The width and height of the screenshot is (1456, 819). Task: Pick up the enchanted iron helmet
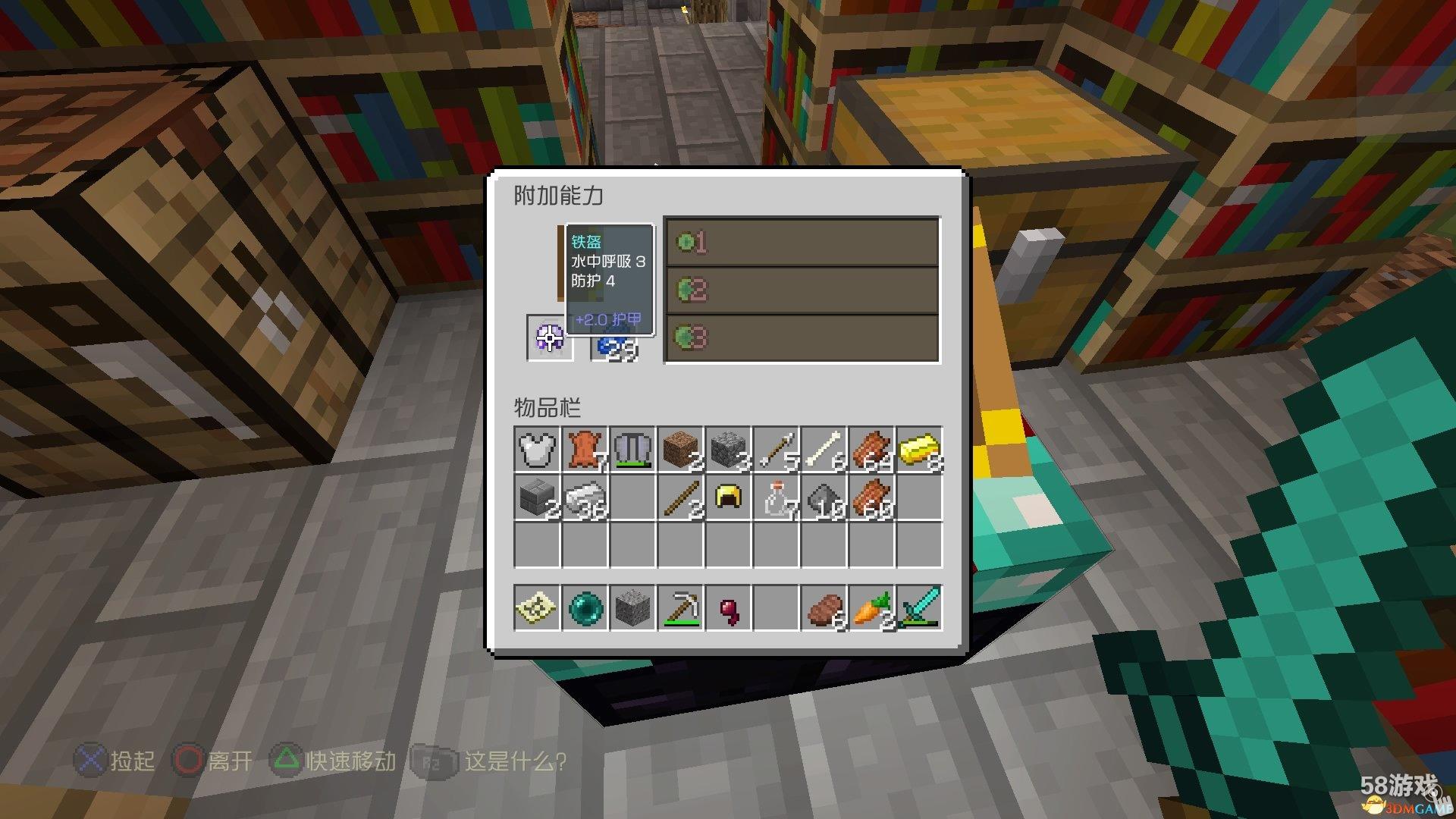click(x=550, y=337)
